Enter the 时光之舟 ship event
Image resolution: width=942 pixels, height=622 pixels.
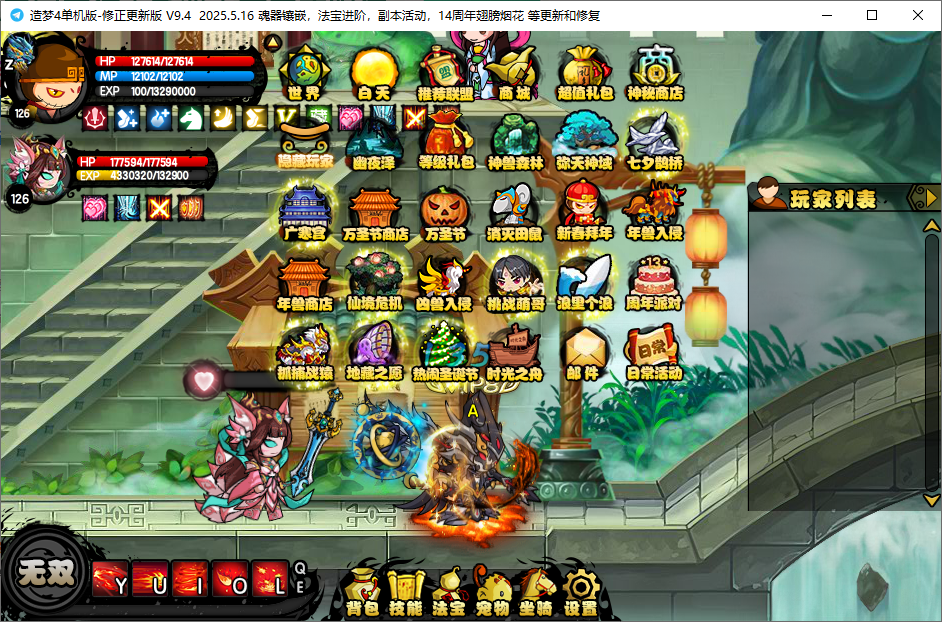[x=515, y=352]
